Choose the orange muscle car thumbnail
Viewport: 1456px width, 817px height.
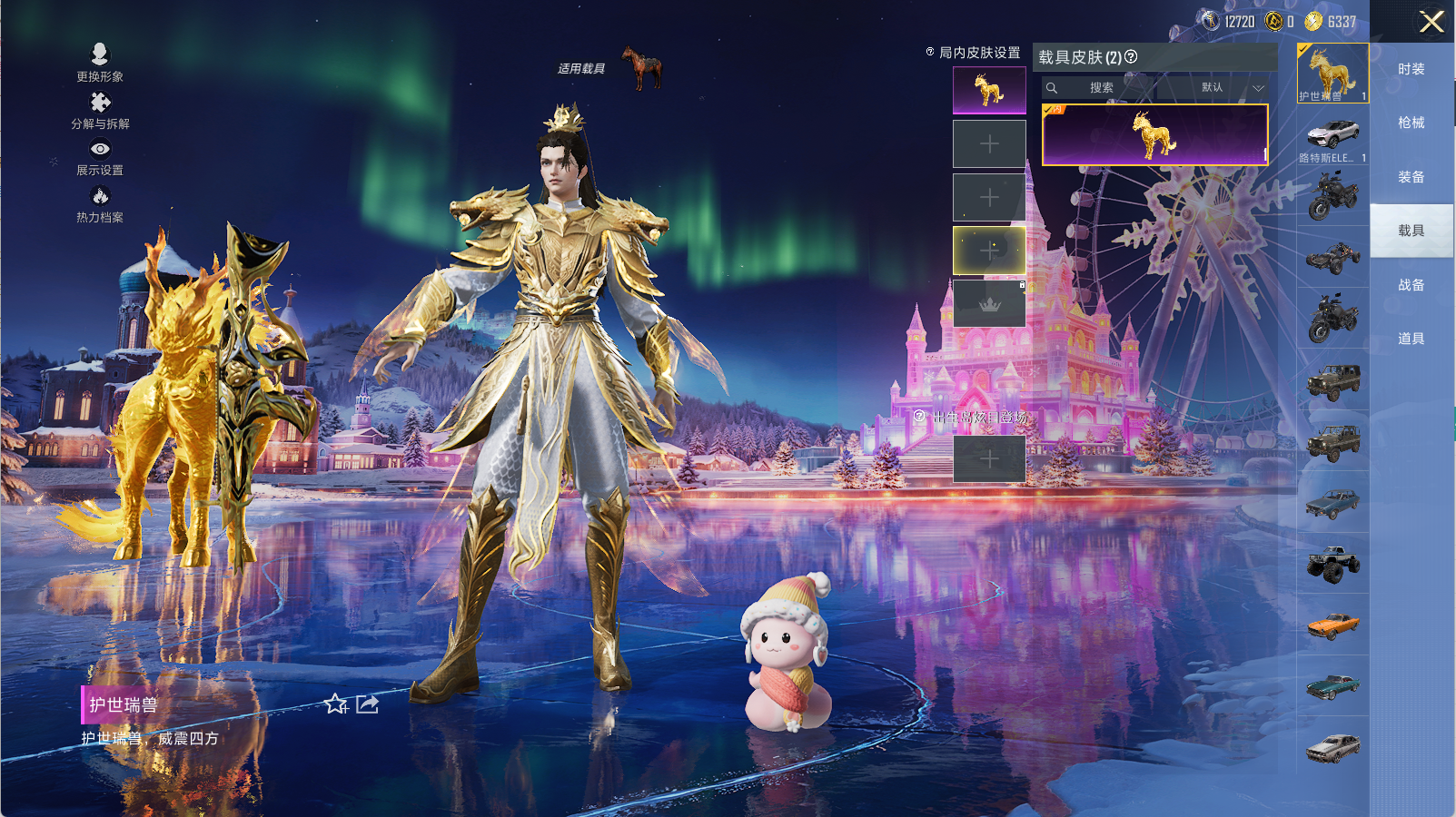pos(1332,625)
